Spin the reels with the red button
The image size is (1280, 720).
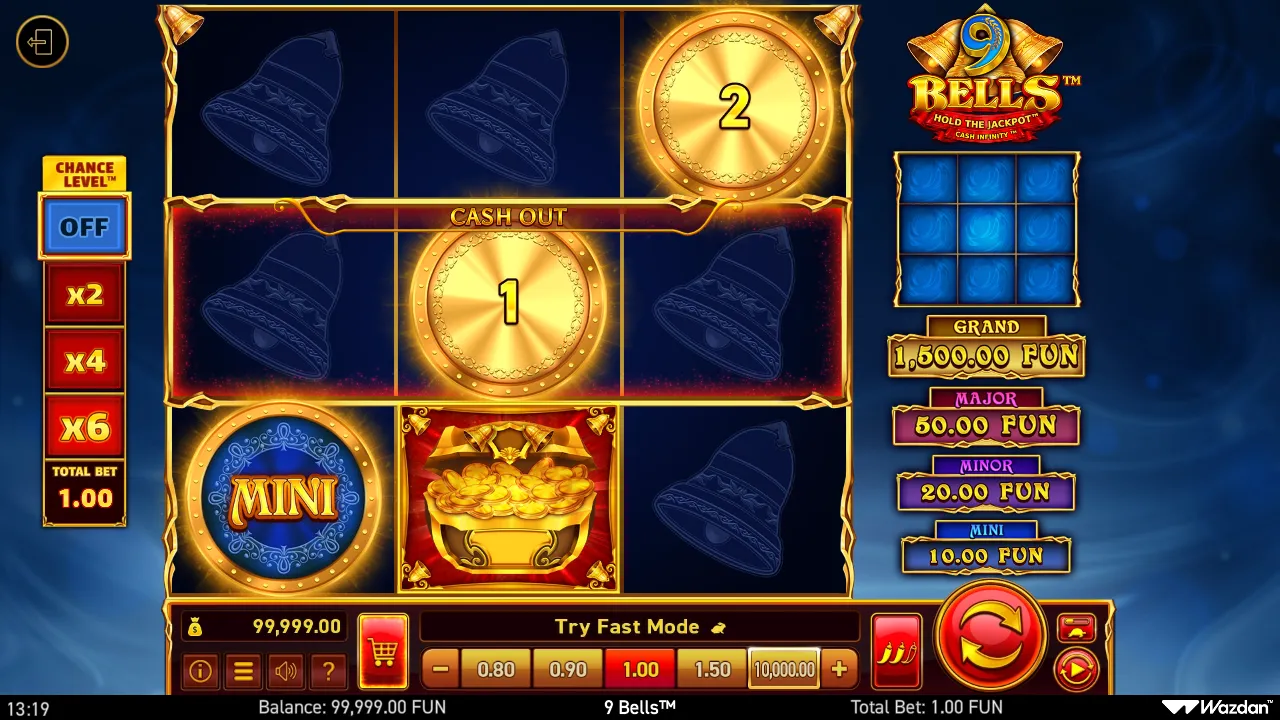pos(992,637)
